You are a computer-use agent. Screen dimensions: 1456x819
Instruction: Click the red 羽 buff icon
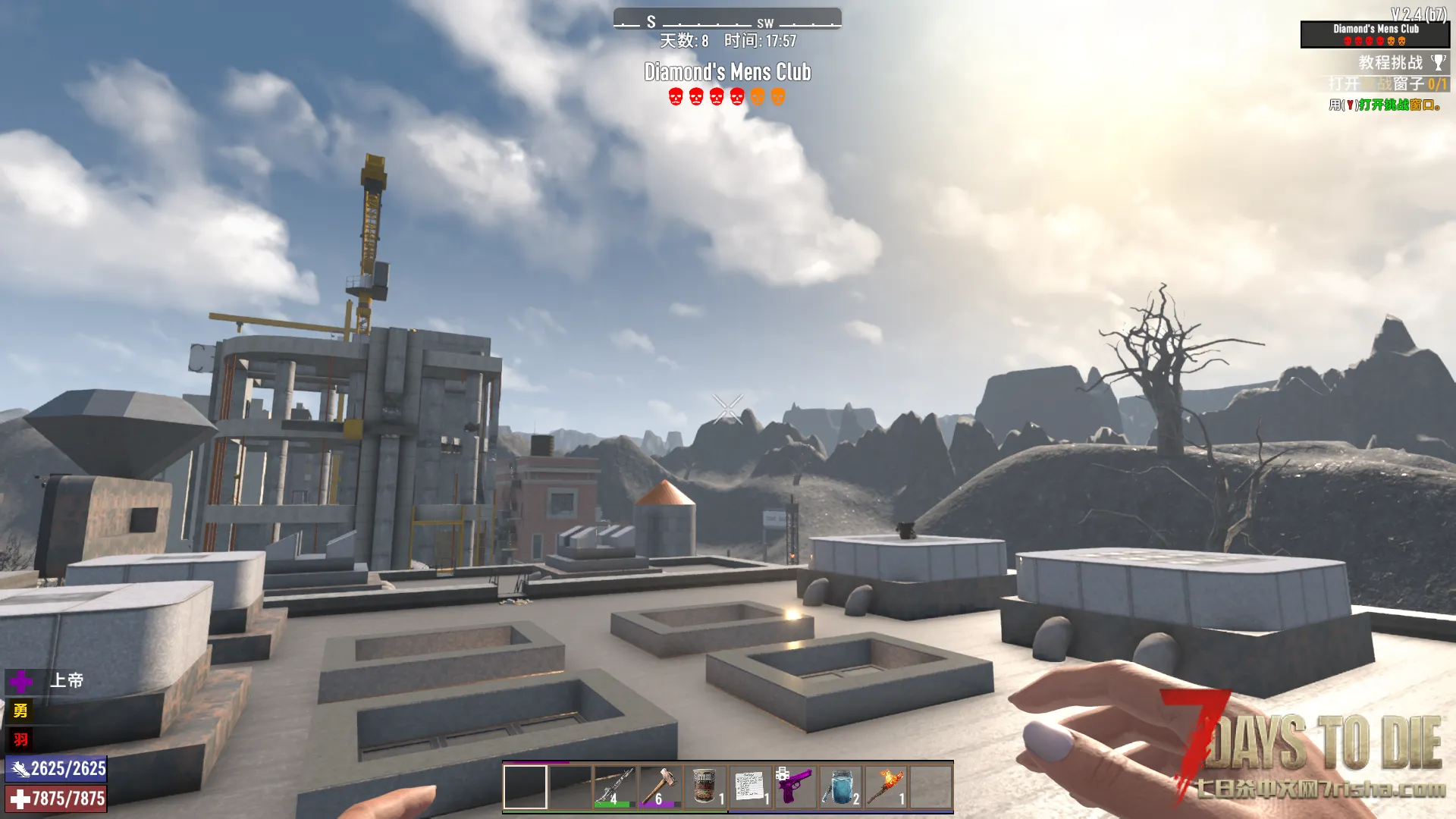pos(20,739)
